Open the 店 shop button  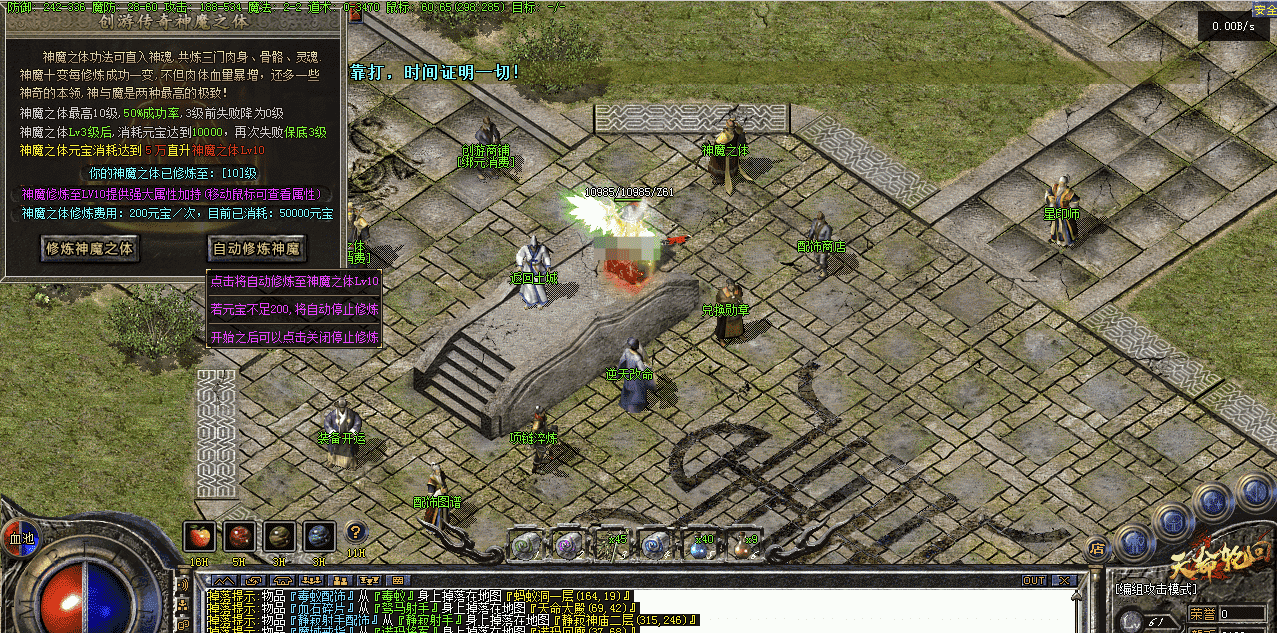[x=1097, y=548]
